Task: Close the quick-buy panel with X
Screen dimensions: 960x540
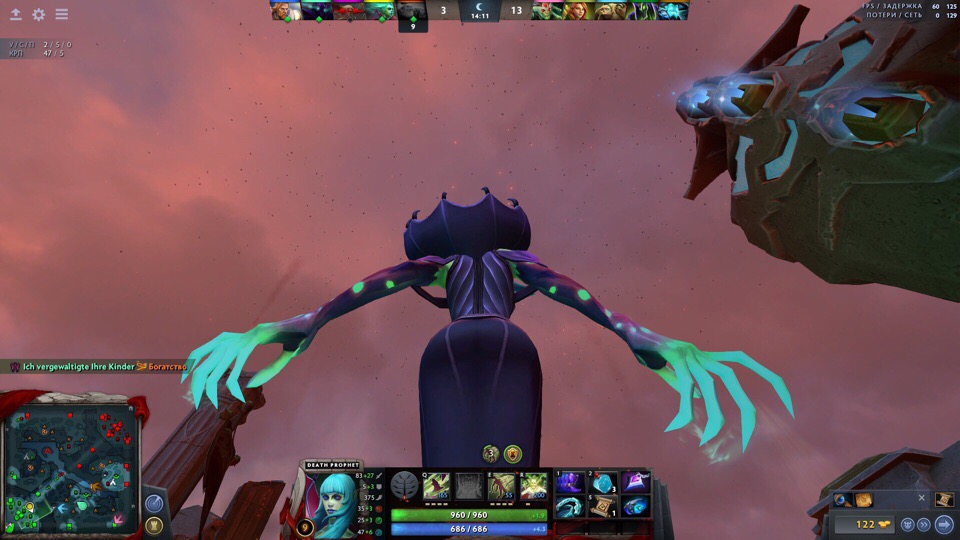Action: [x=922, y=498]
